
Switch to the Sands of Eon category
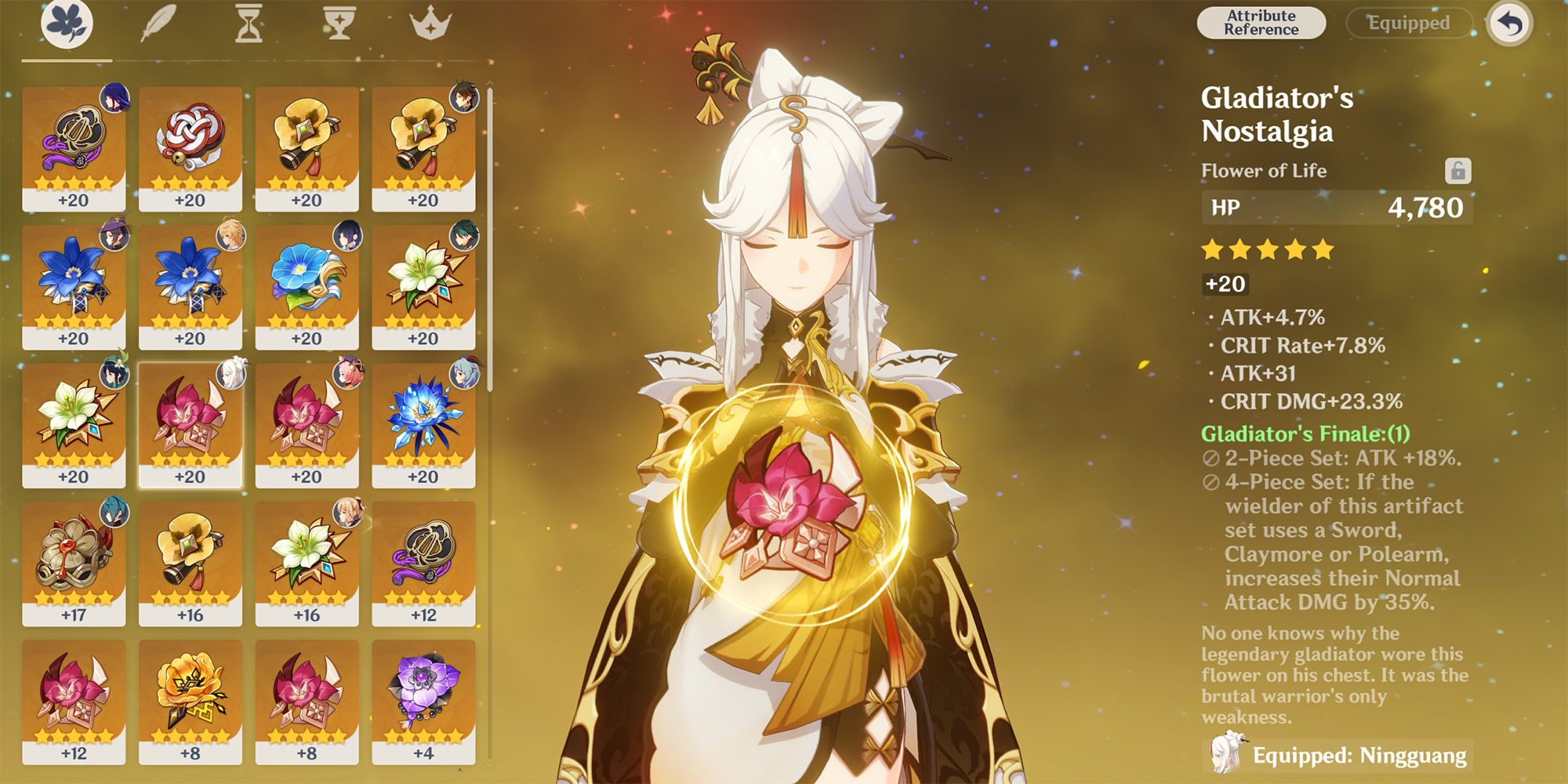pos(249,22)
